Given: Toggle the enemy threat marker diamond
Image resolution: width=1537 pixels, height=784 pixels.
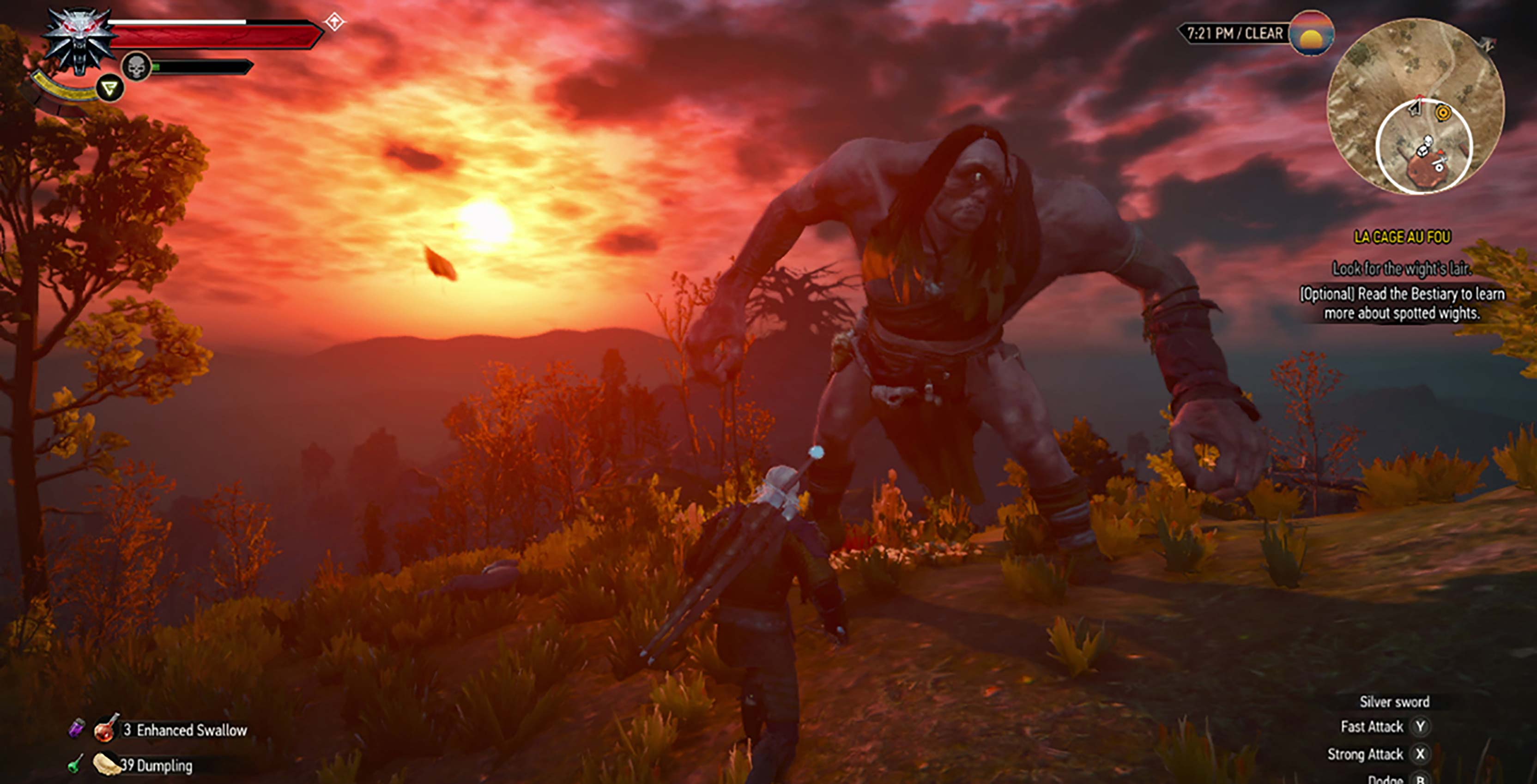Looking at the screenshot, I should (x=335, y=22).
